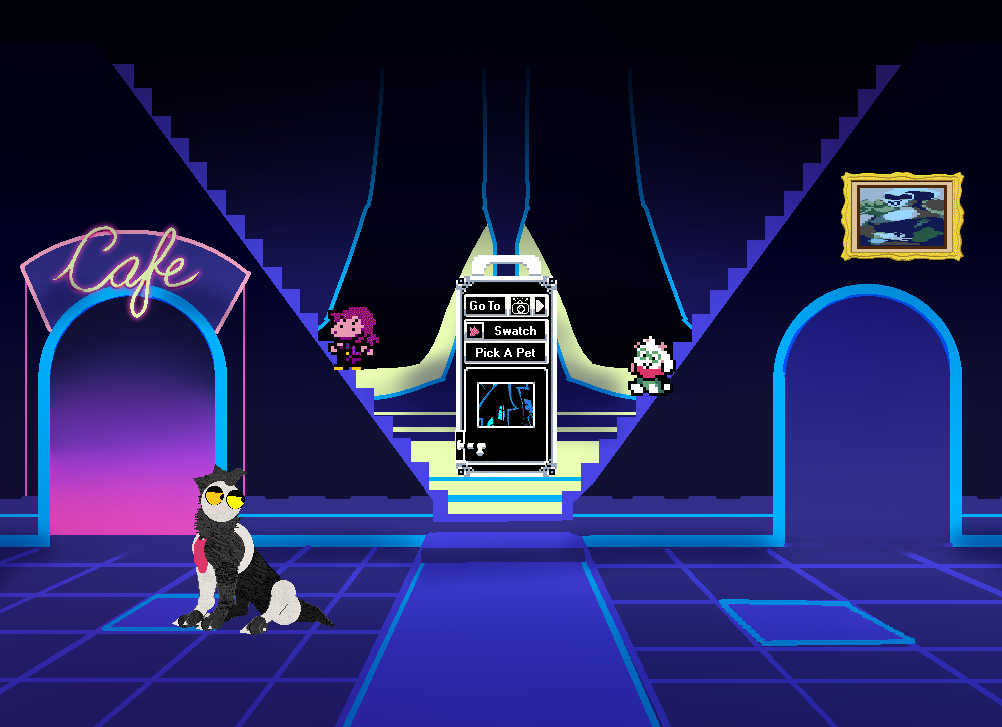Viewport: 1002px width, 727px height.
Task: Choose the Pick A Pet option
Action: point(505,353)
